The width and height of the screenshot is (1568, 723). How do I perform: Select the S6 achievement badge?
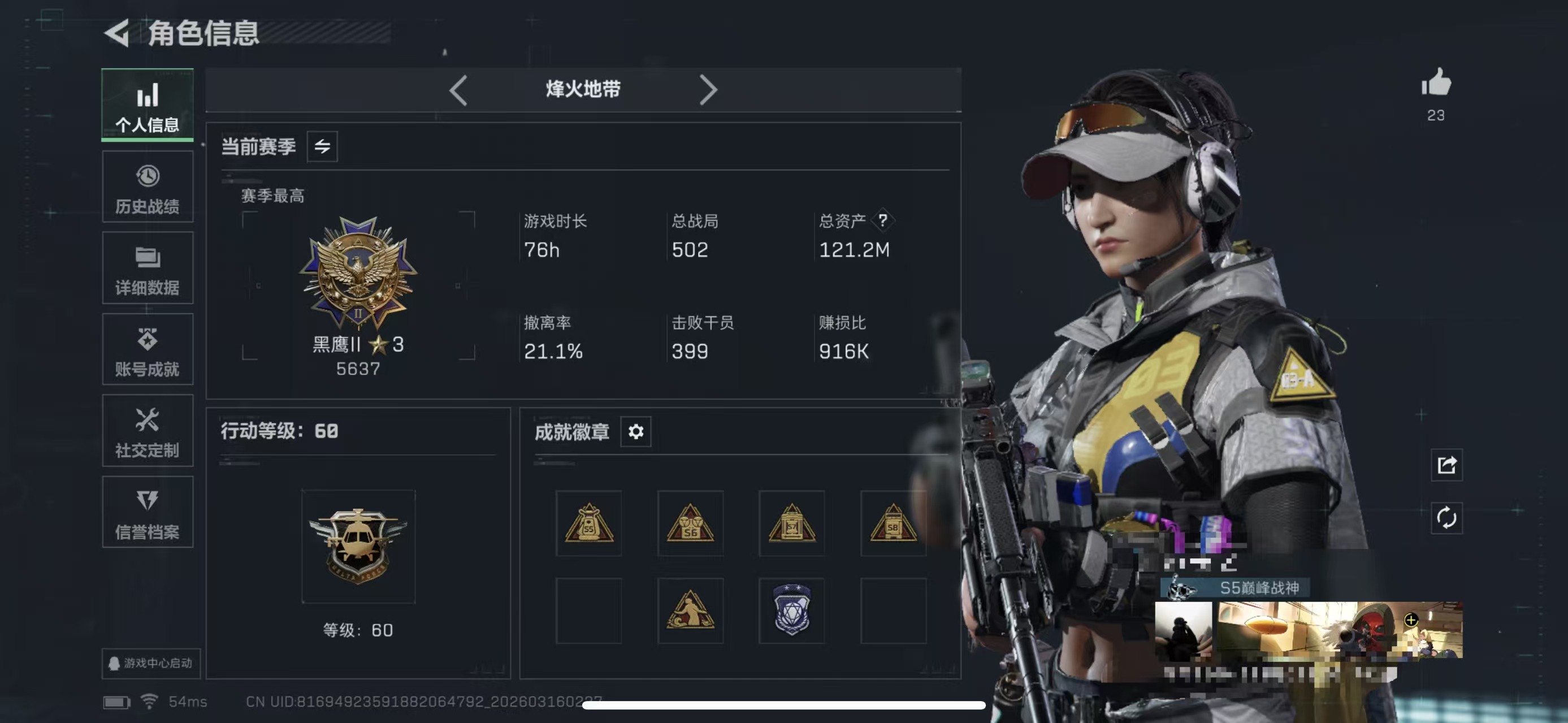pyautogui.click(x=690, y=523)
